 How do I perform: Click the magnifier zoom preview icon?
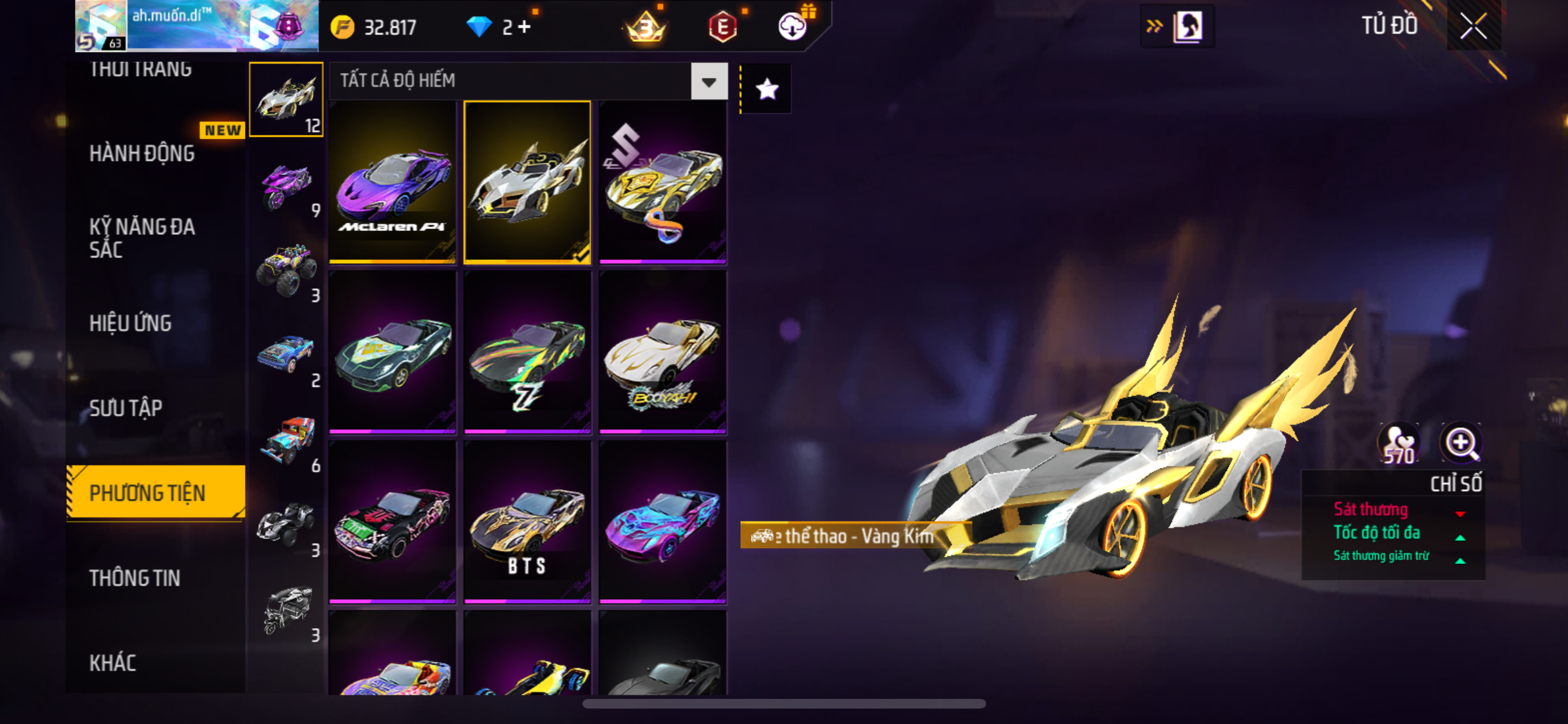[1461, 443]
